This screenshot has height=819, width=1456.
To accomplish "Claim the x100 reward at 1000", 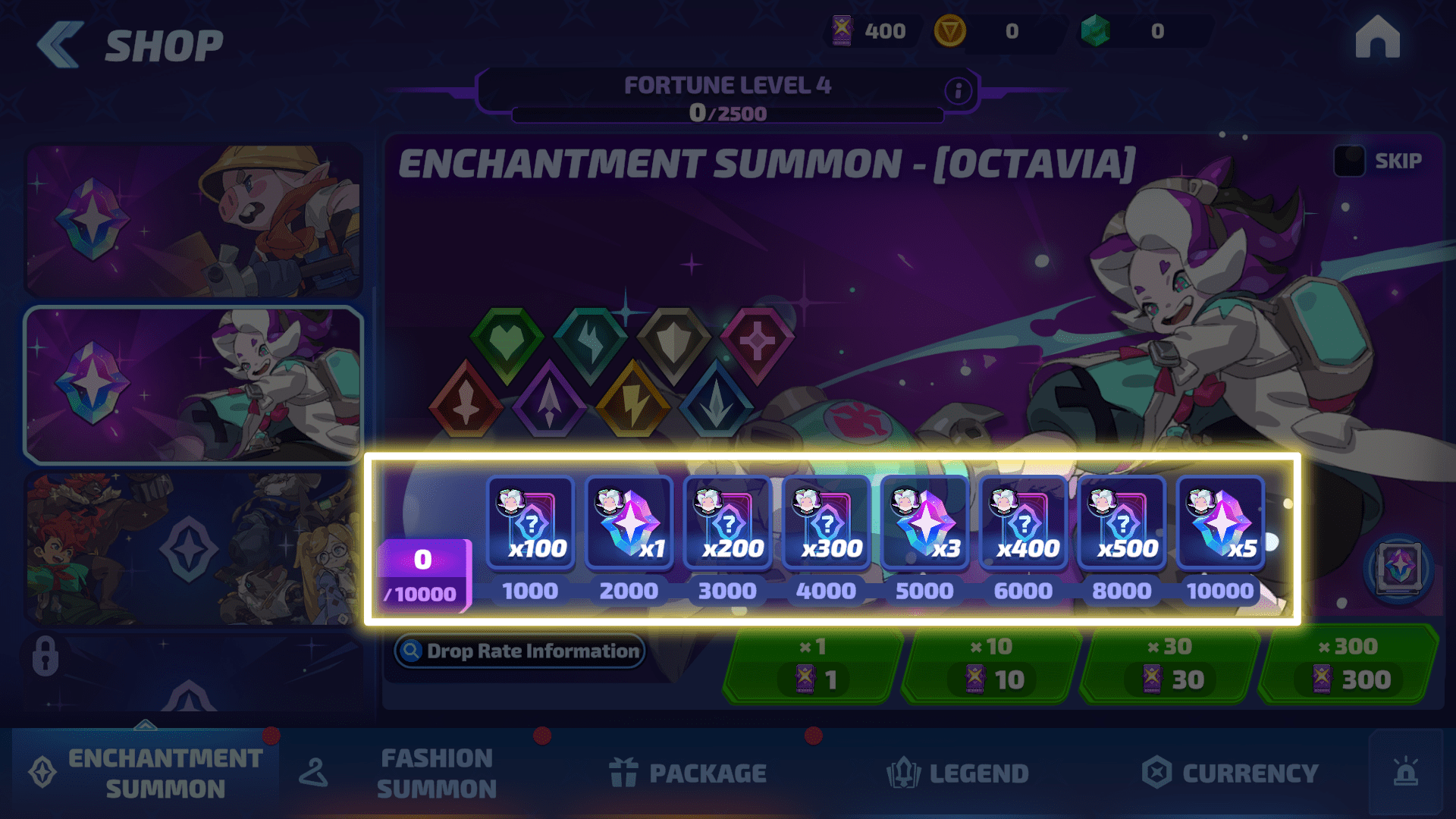I will click(x=531, y=522).
